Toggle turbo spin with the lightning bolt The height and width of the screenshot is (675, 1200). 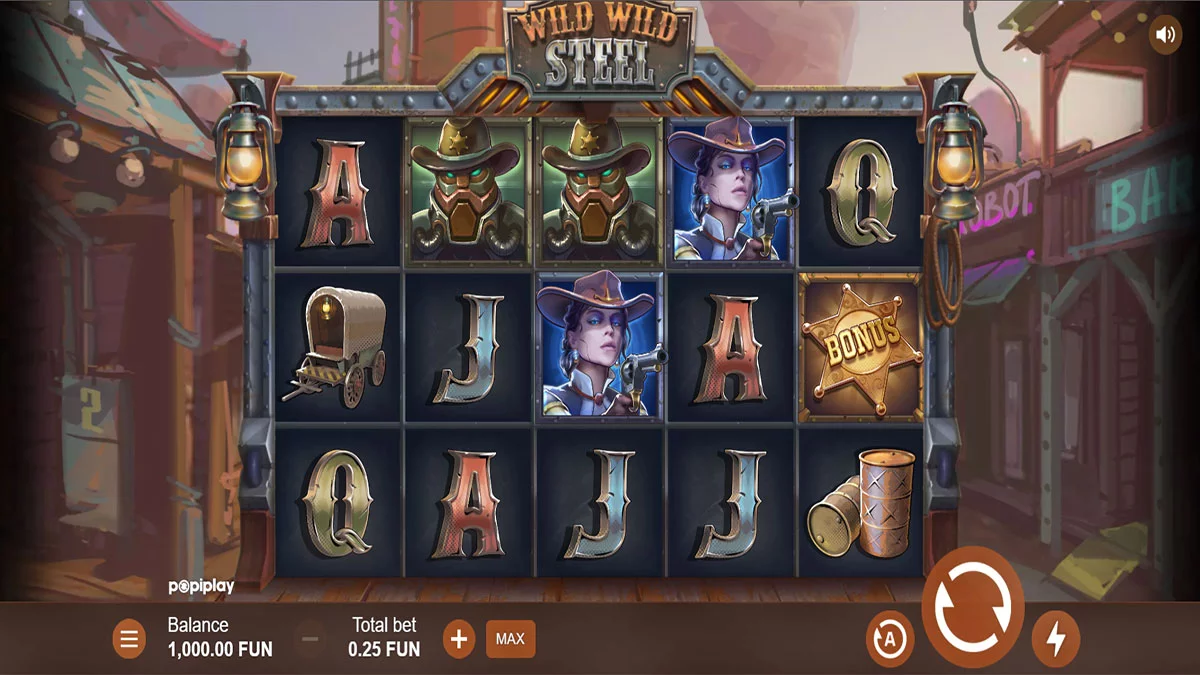1055,638
